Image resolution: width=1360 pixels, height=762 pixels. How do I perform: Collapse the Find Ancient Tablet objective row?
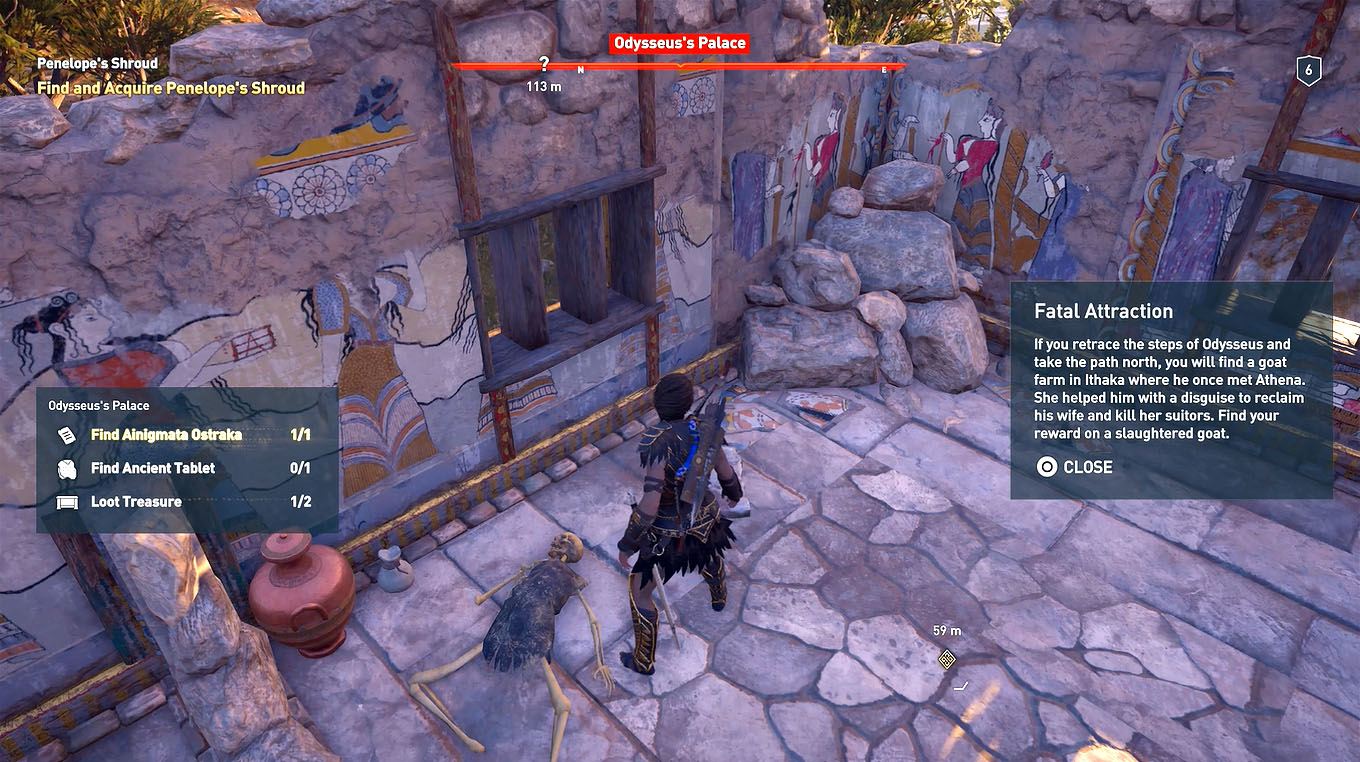[150, 467]
